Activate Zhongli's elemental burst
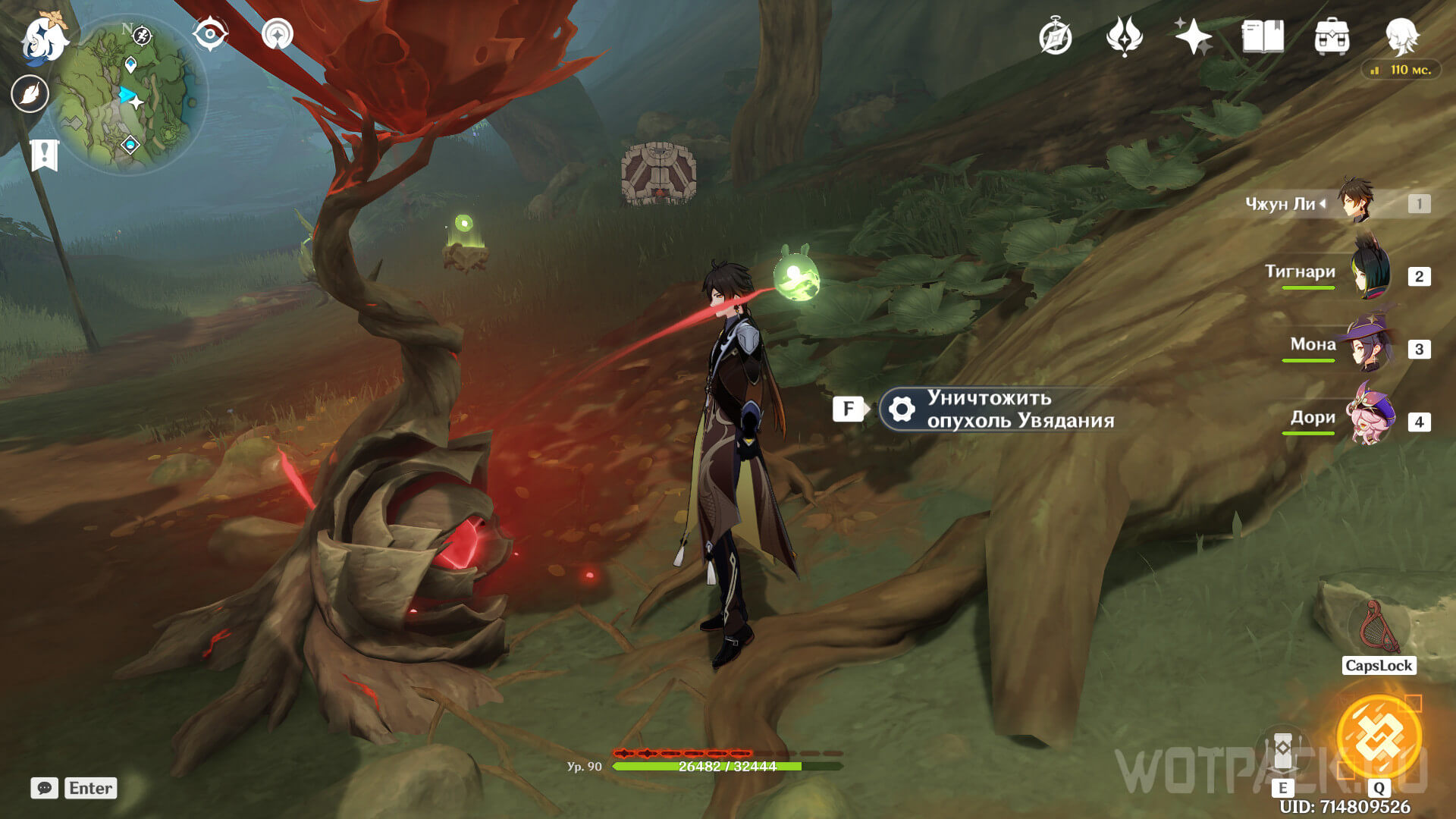The image size is (1456, 819). (1378, 737)
